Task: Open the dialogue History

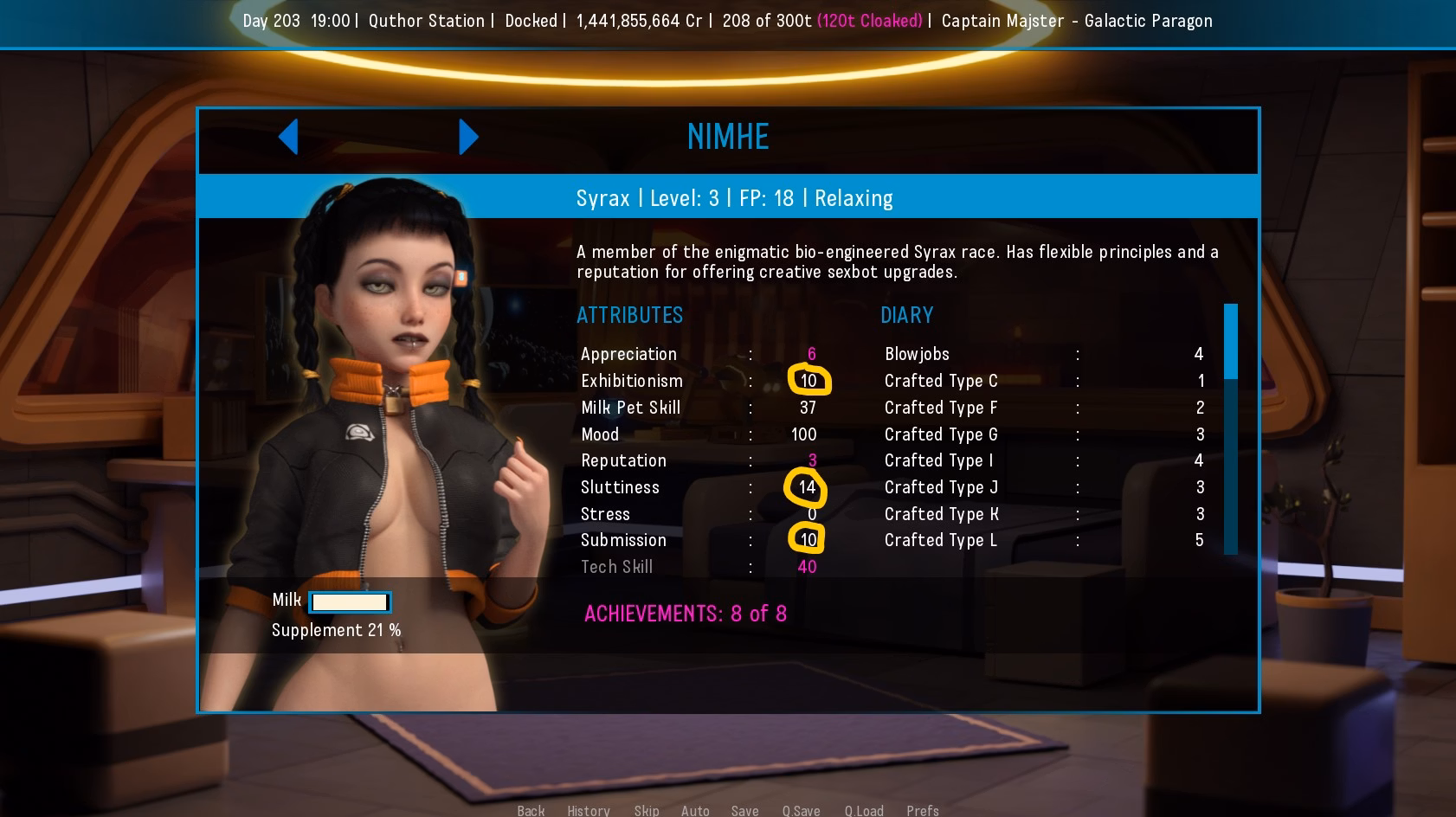Action: 589,810
